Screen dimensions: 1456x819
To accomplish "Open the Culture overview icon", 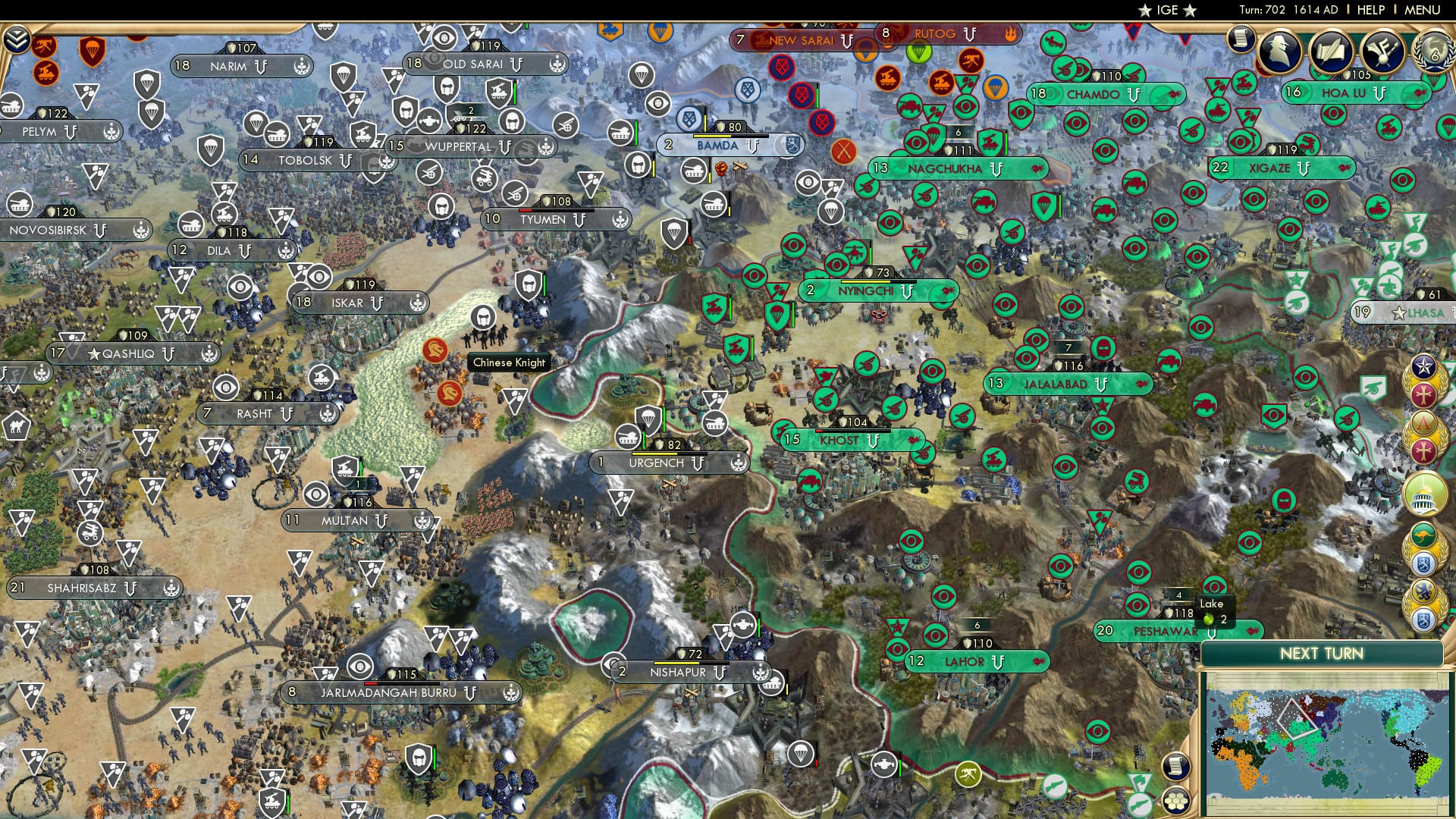I will 1383,51.
